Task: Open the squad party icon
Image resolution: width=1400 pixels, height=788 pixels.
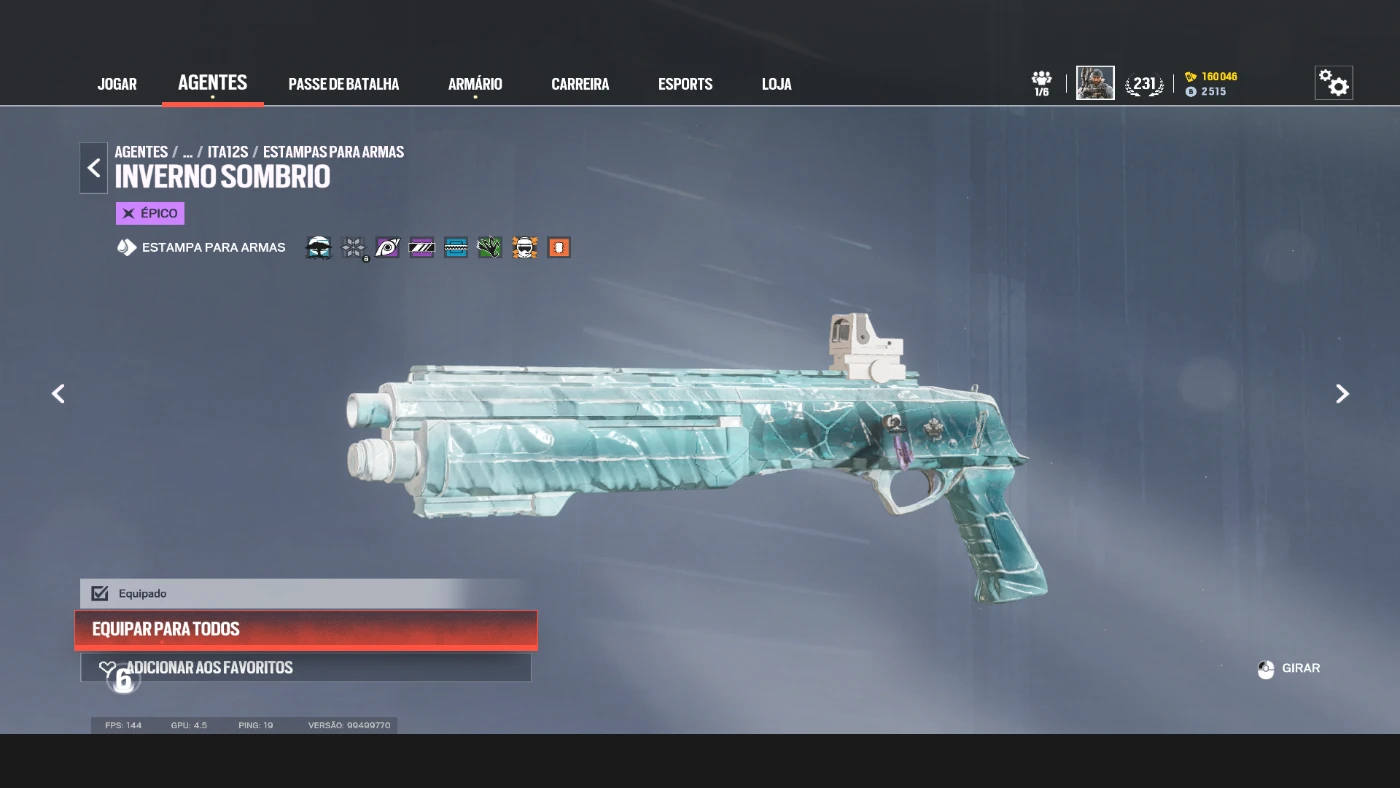Action: coord(1041,83)
